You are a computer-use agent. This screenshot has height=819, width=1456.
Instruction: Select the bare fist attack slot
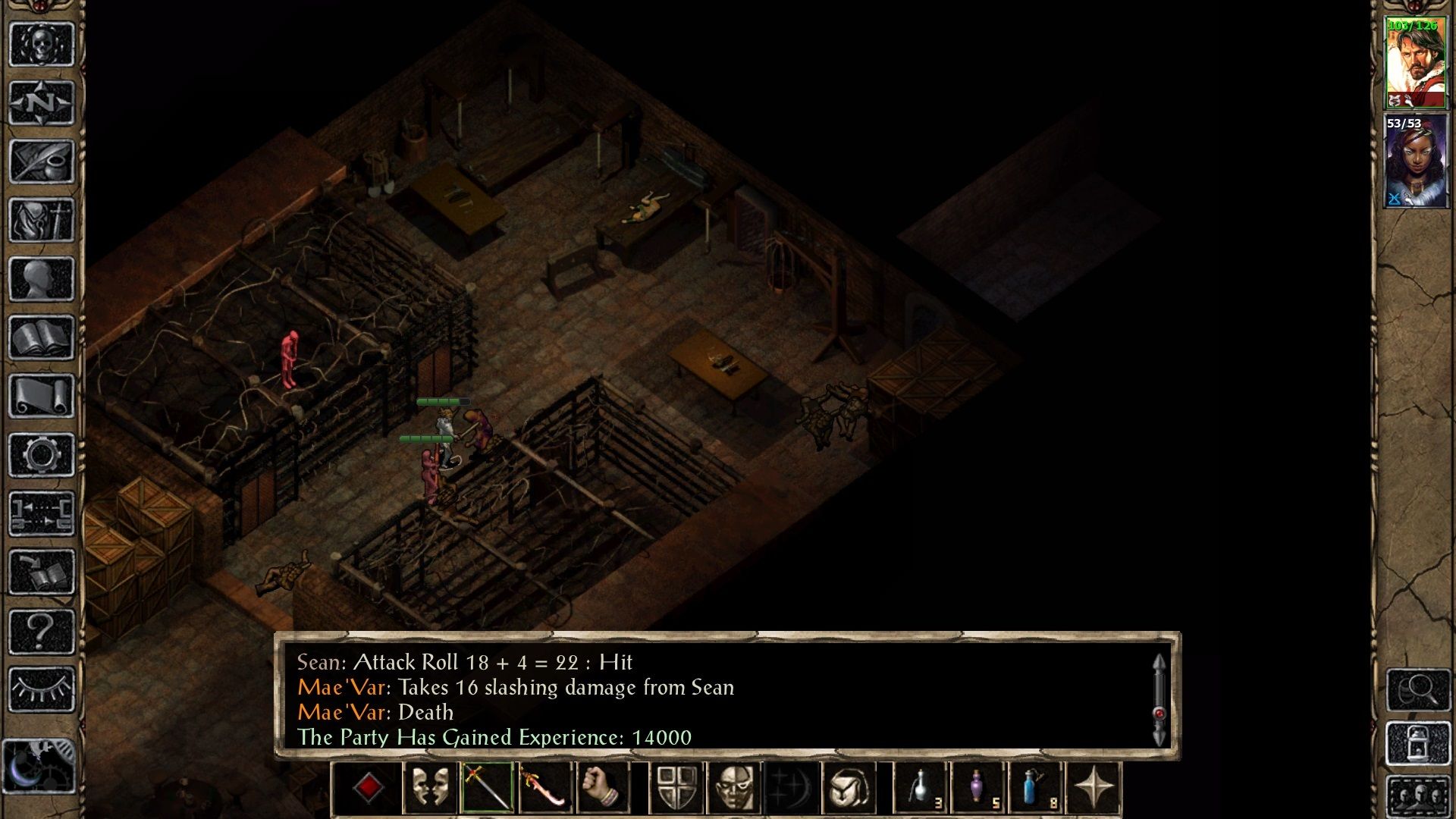[x=603, y=788]
